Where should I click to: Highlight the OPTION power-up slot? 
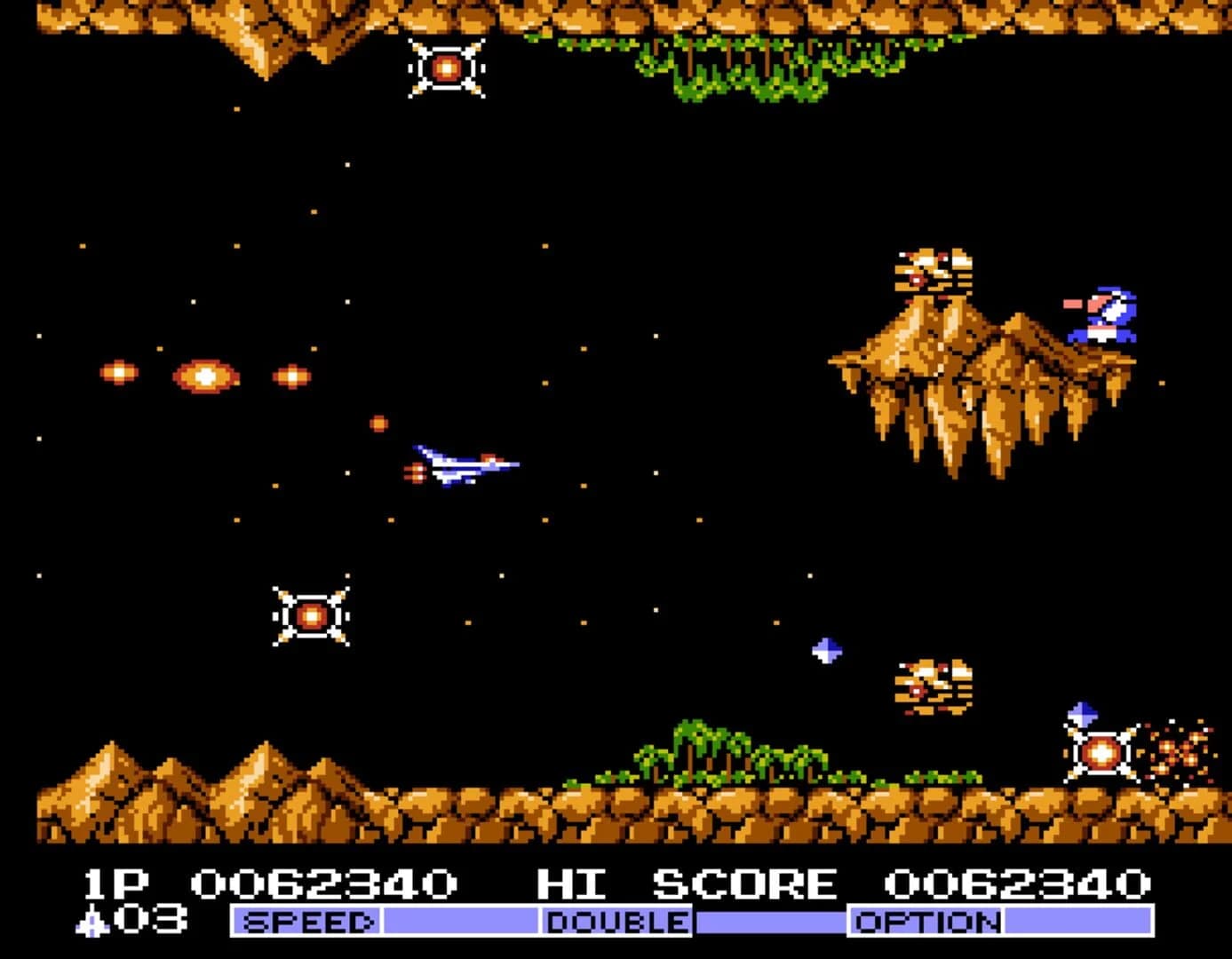click(926, 922)
